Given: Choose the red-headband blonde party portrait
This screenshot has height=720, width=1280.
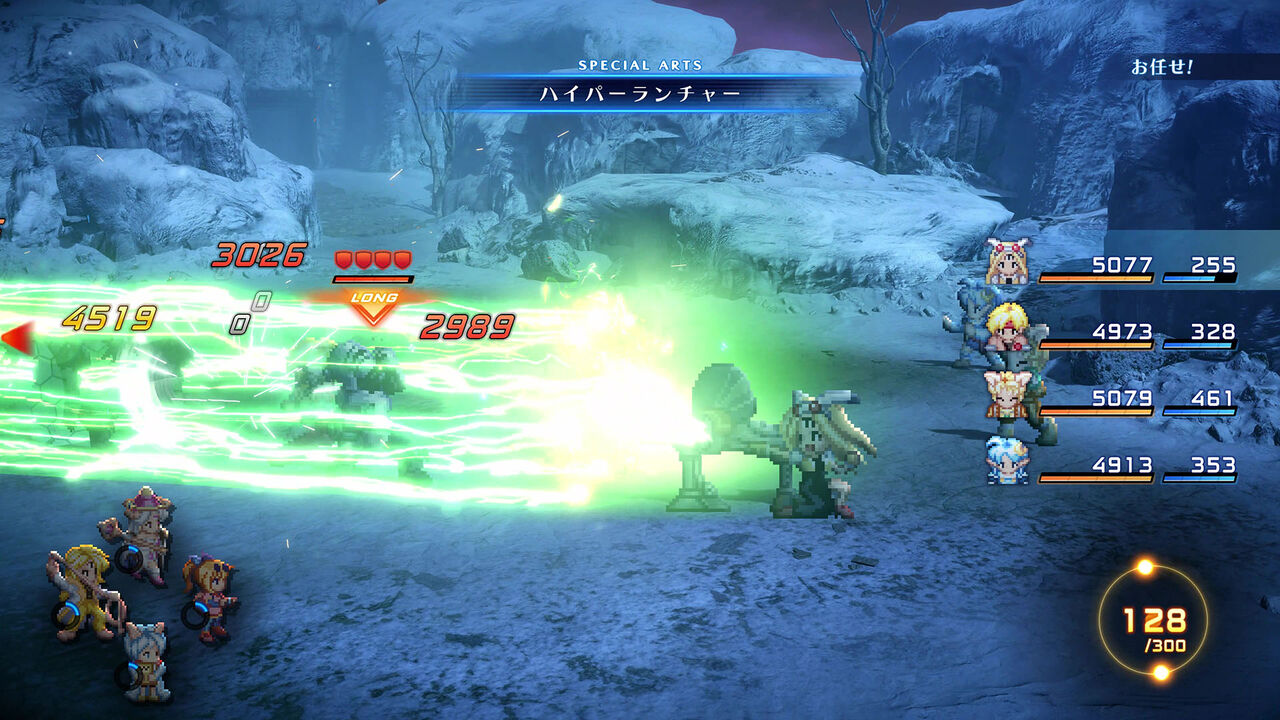Looking at the screenshot, I should coord(1008,328).
